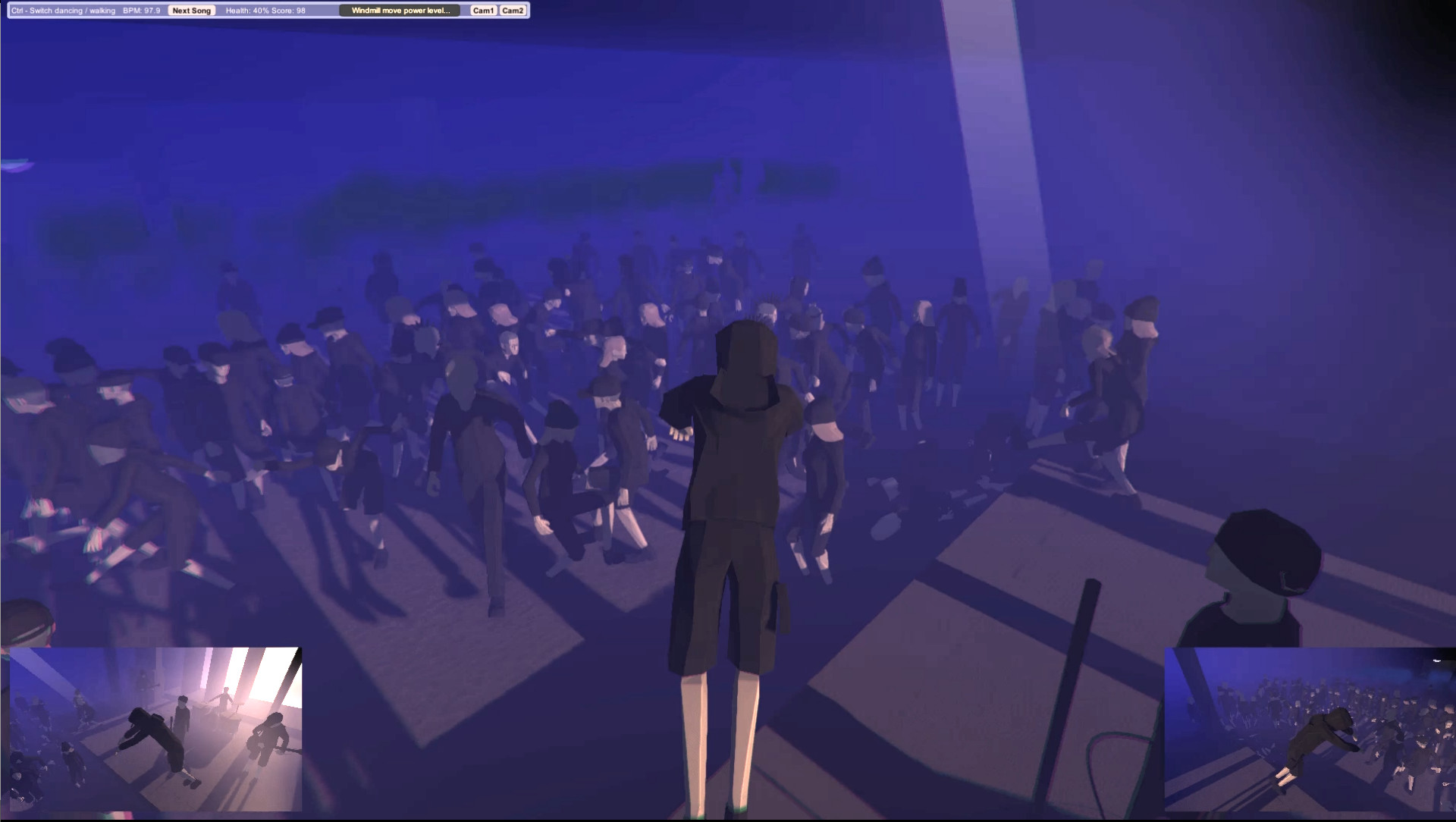Click the BPM: 97.9 readout
The image size is (1456, 822).
pos(143,11)
